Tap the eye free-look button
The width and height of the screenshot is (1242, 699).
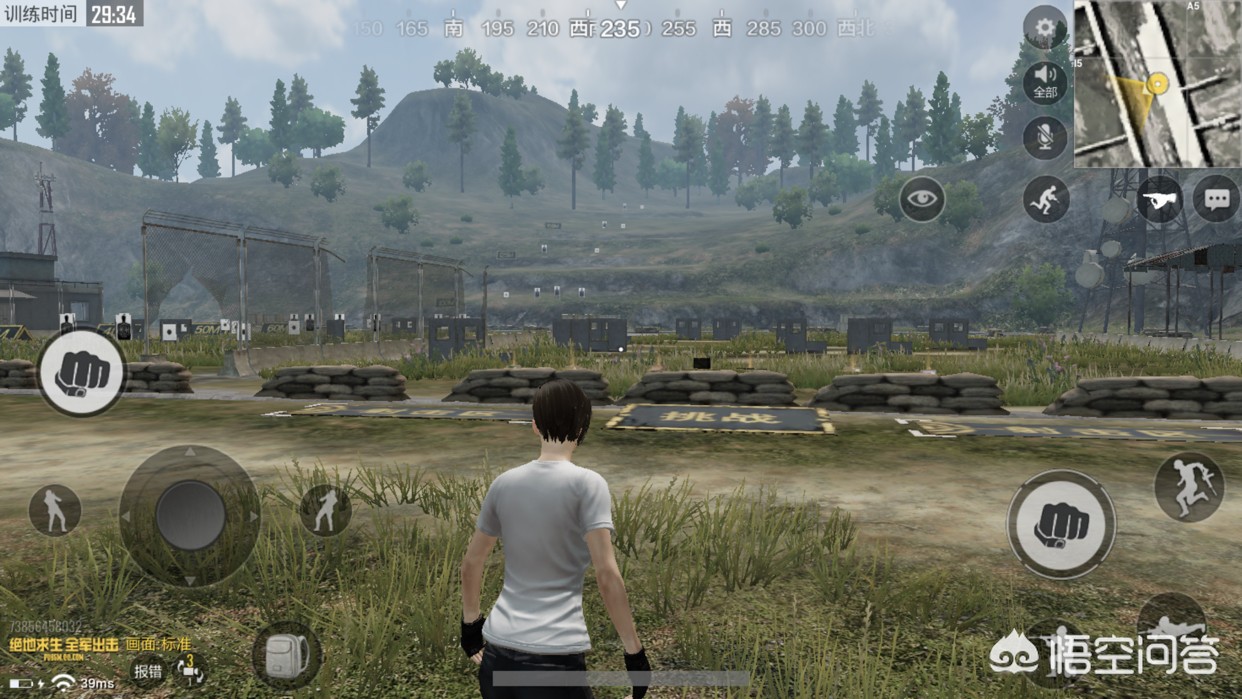coord(921,199)
